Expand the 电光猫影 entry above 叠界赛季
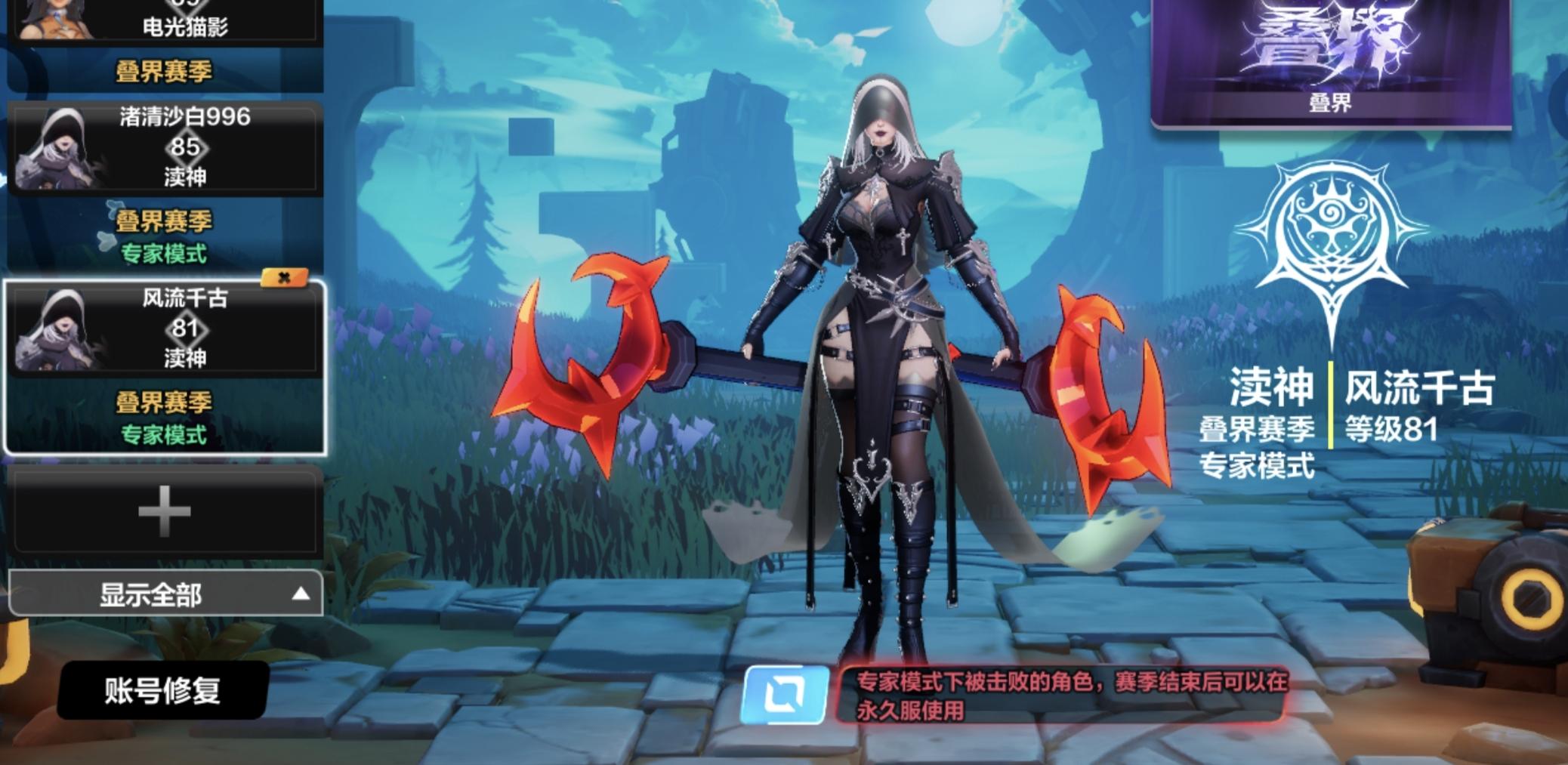The height and width of the screenshot is (765, 1568). tap(162, 23)
